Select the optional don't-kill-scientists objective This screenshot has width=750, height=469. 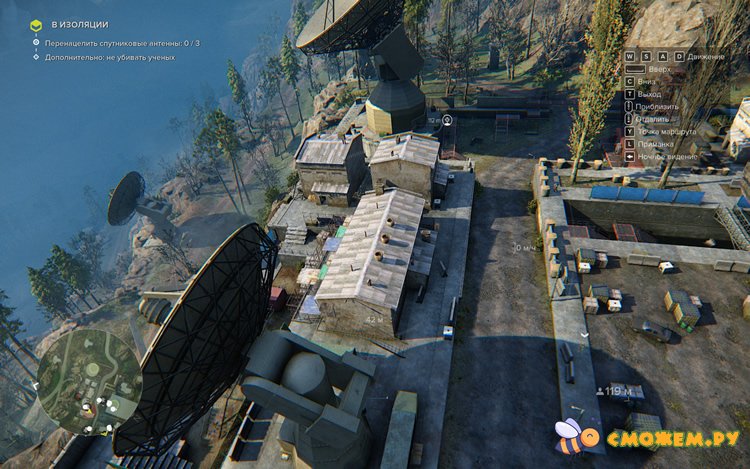tap(107, 57)
